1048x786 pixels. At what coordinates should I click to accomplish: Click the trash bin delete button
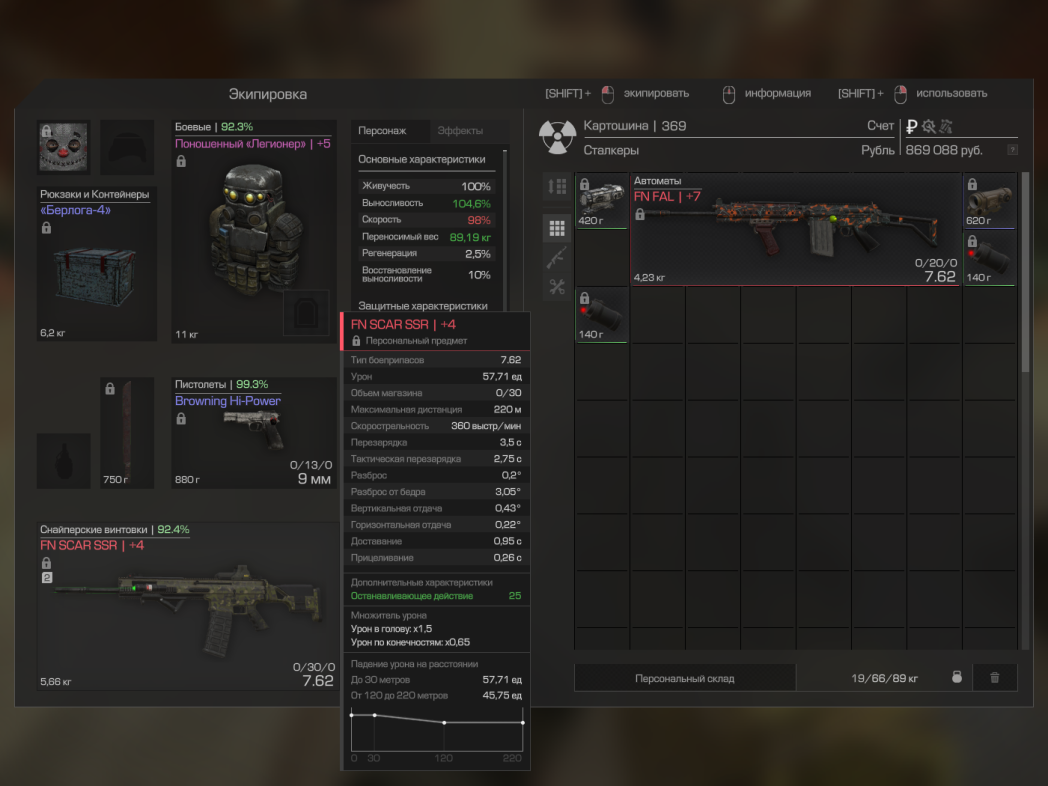994,678
